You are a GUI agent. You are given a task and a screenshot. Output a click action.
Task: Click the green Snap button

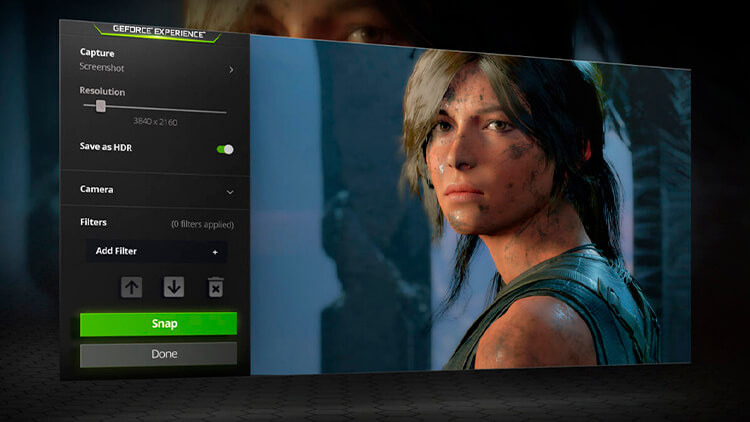(158, 324)
